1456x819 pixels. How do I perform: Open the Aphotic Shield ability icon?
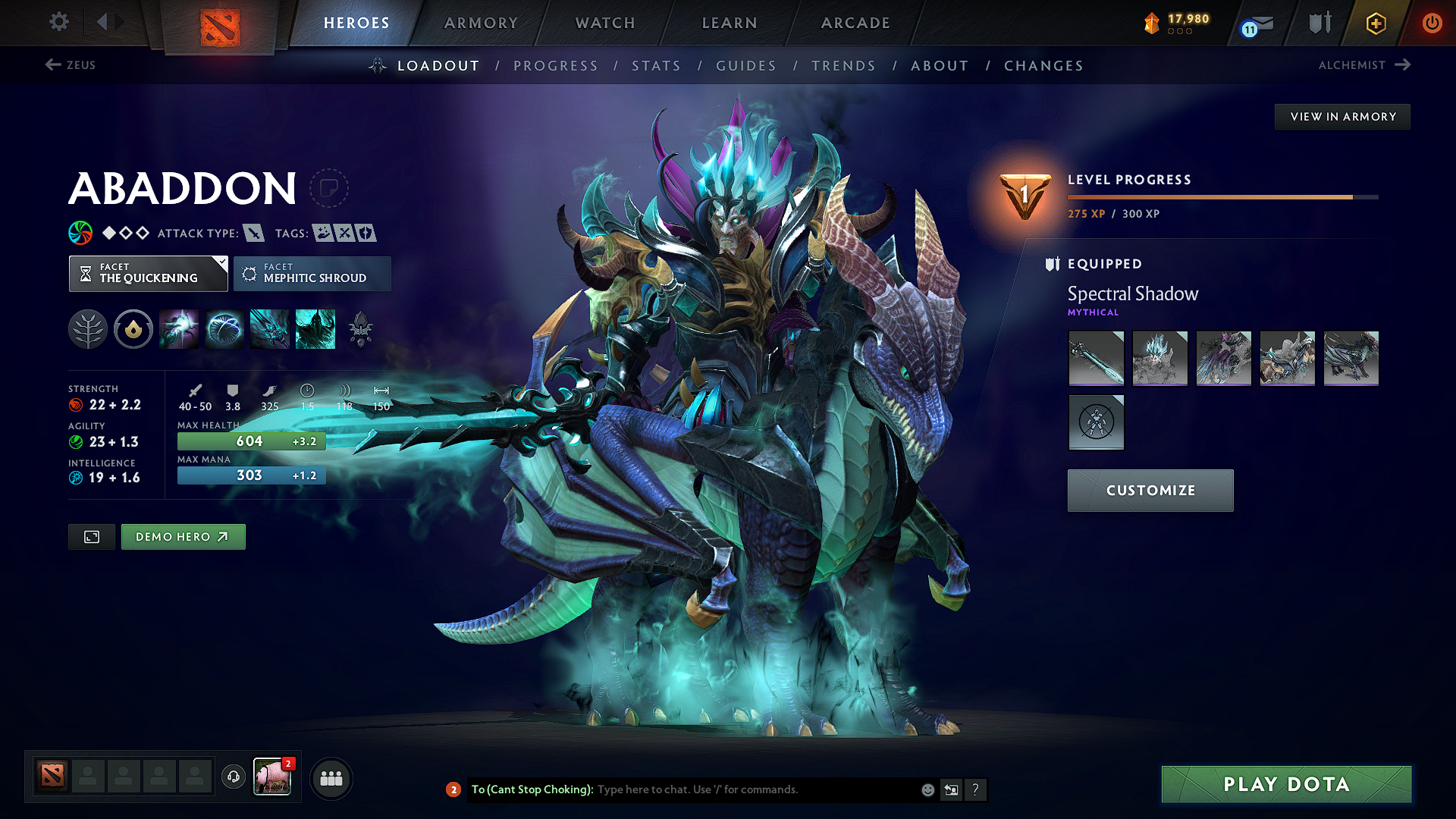click(224, 328)
